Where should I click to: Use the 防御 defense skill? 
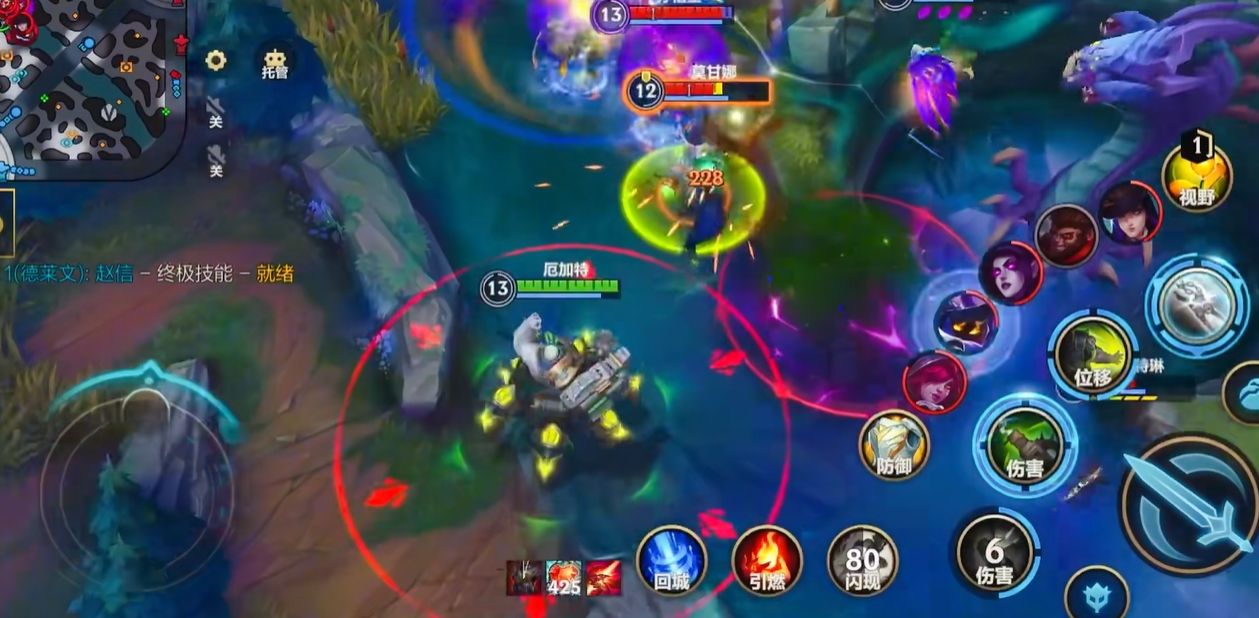click(x=894, y=445)
